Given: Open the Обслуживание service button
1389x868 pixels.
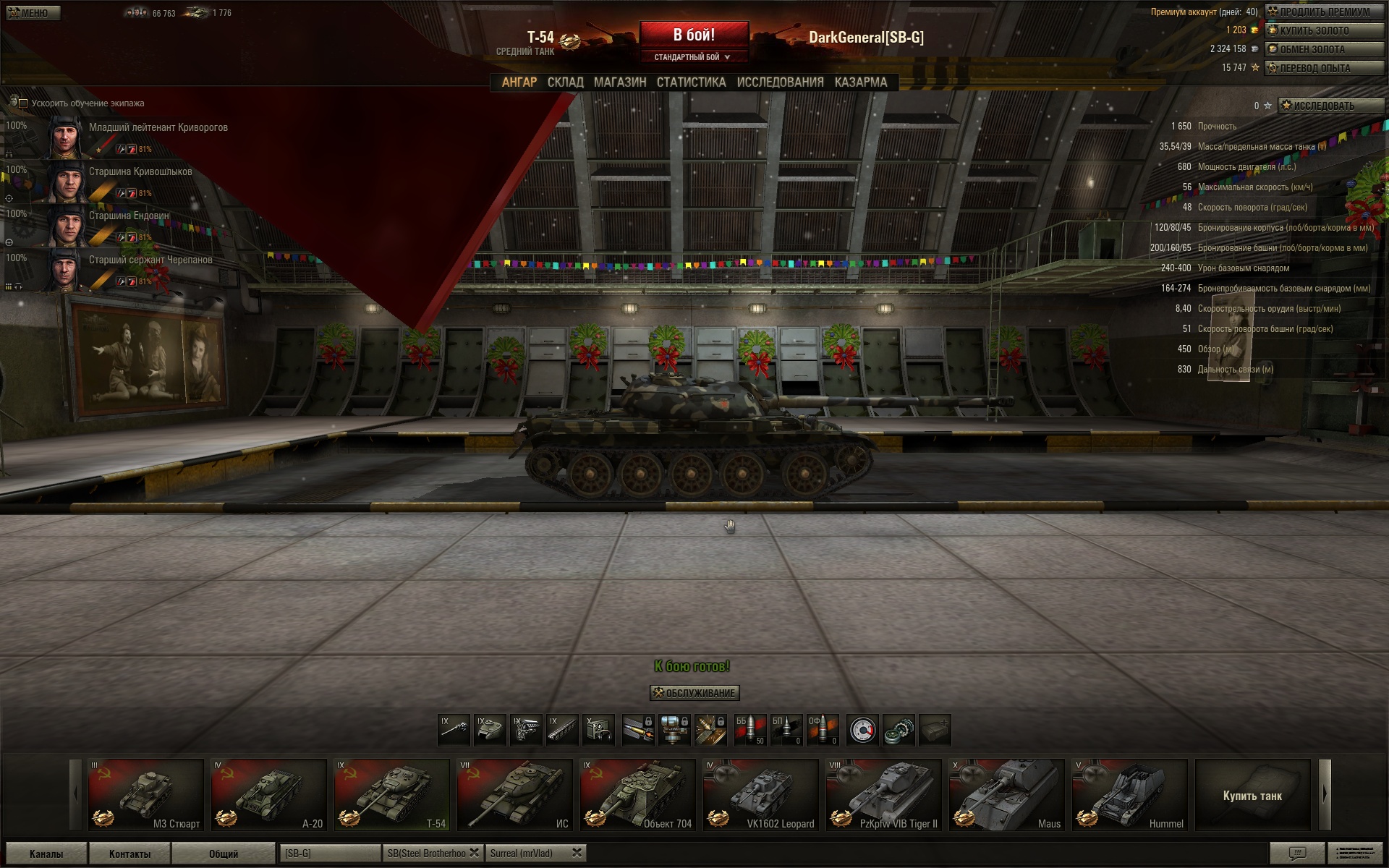Looking at the screenshot, I should pyautogui.click(x=694, y=693).
